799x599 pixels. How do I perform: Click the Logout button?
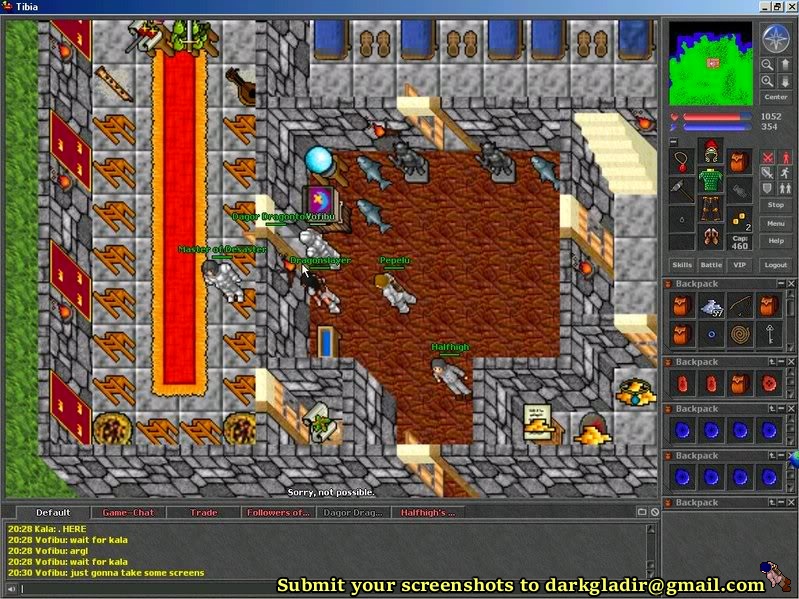click(776, 265)
